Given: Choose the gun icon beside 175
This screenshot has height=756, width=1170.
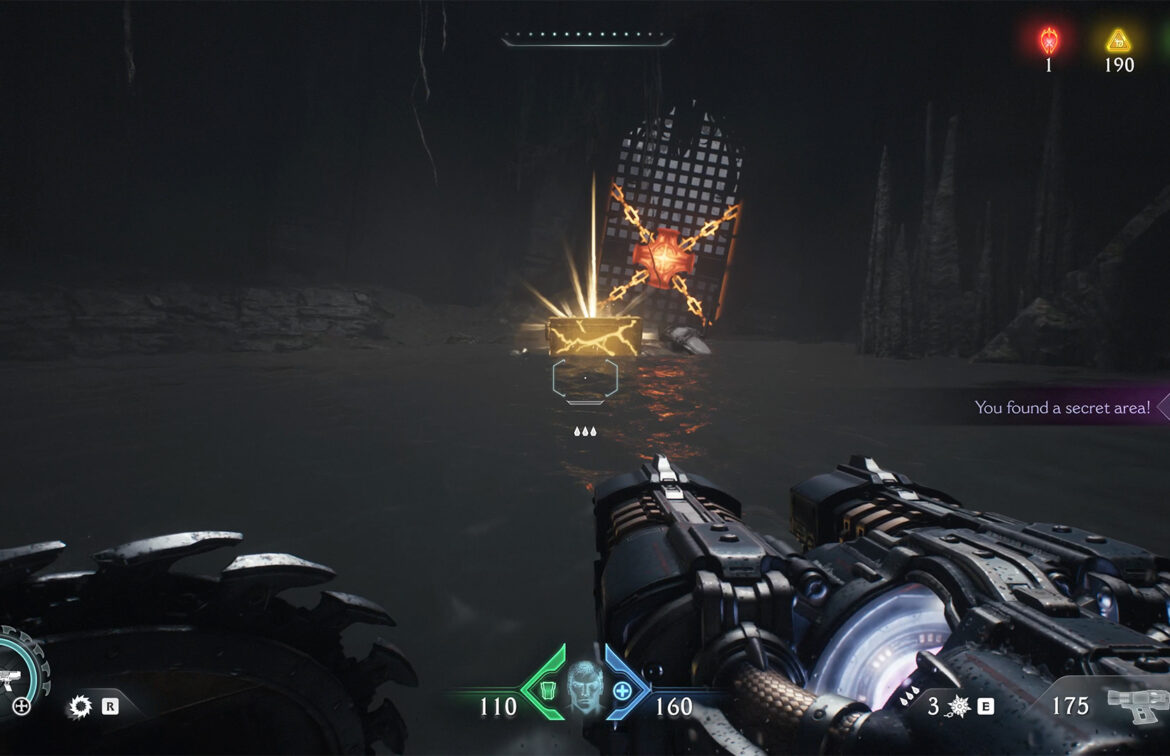Looking at the screenshot, I should click(1136, 705).
